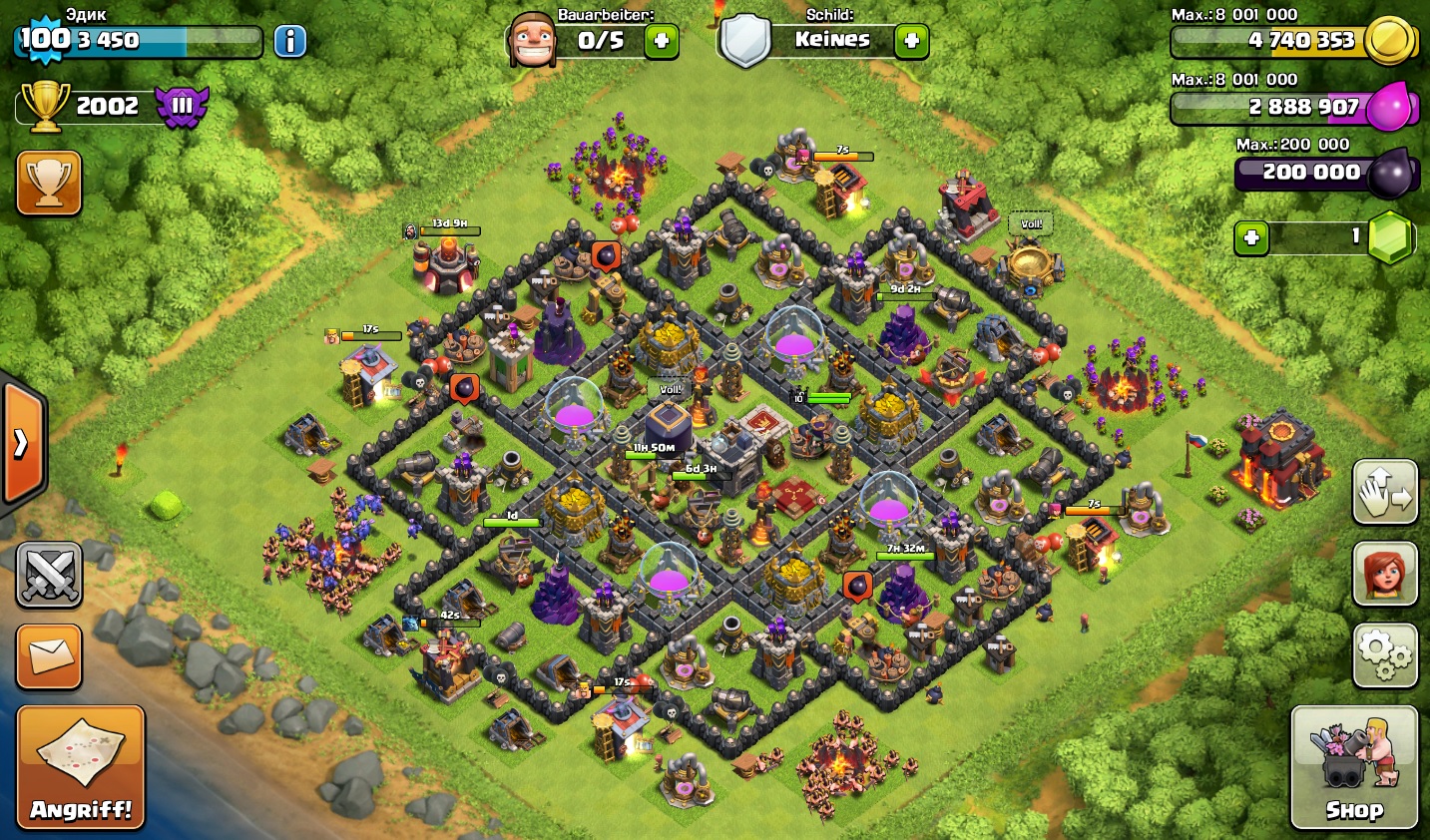Show player info with blue i button
Image resolution: width=1430 pixels, height=840 pixels.
pos(290,41)
